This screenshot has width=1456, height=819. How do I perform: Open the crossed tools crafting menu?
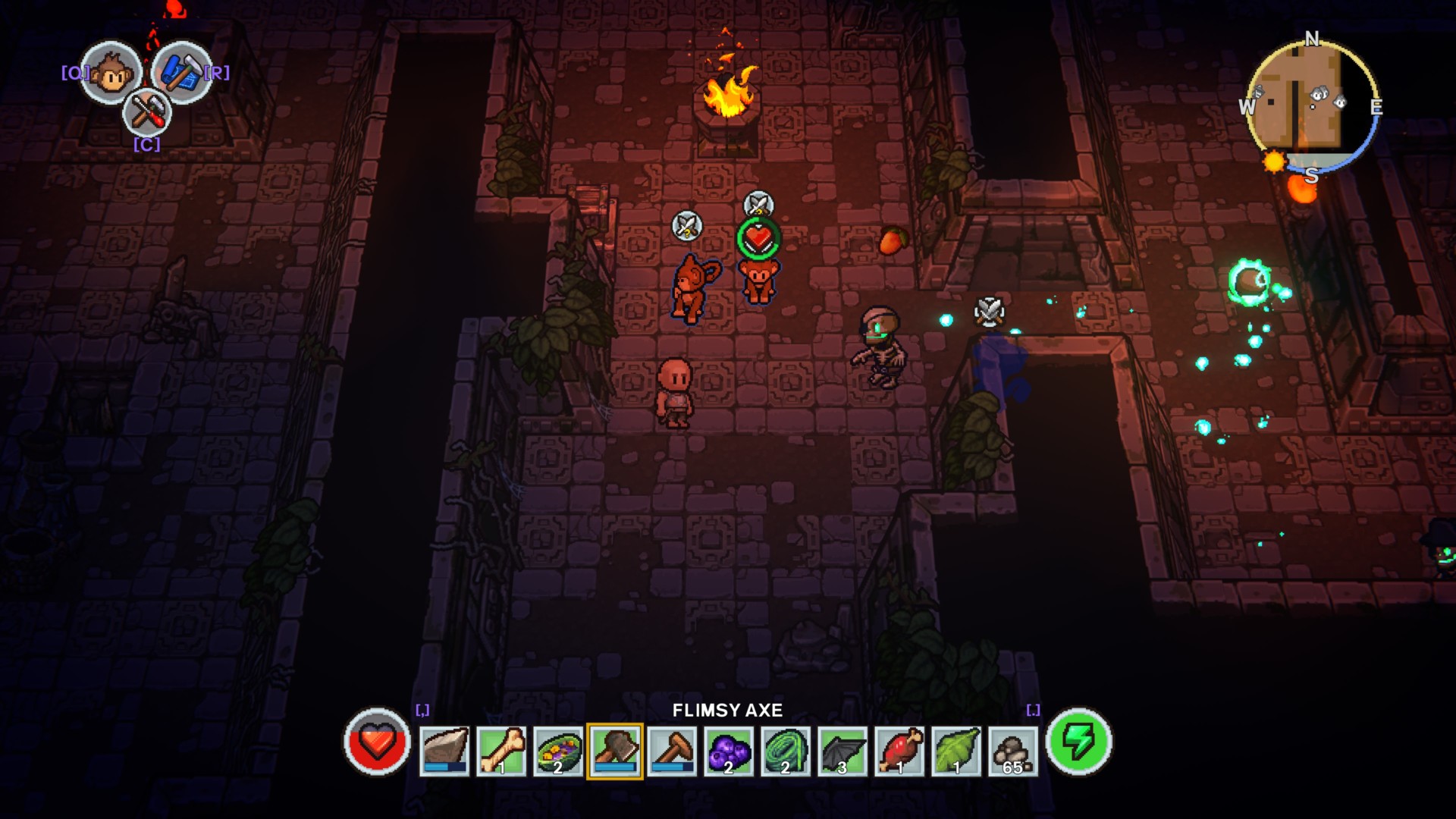click(146, 113)
